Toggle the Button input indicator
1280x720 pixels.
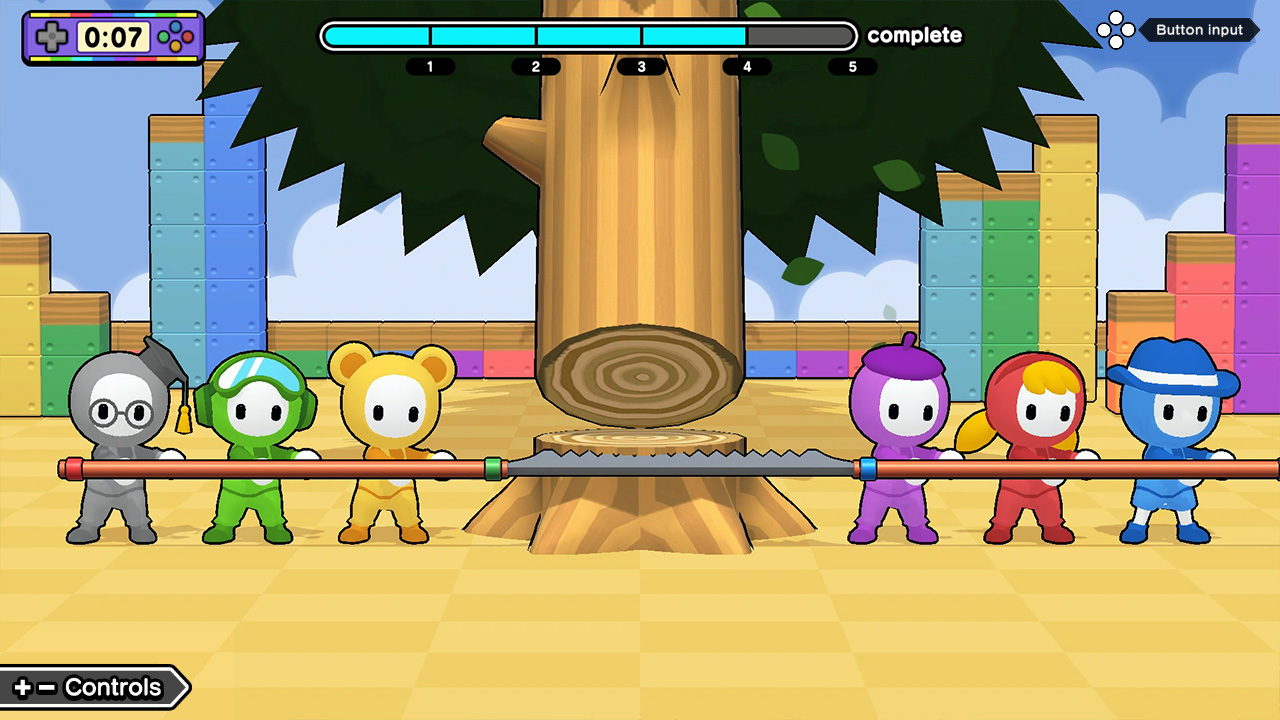pyautogui.click(x=1199, y=30)
